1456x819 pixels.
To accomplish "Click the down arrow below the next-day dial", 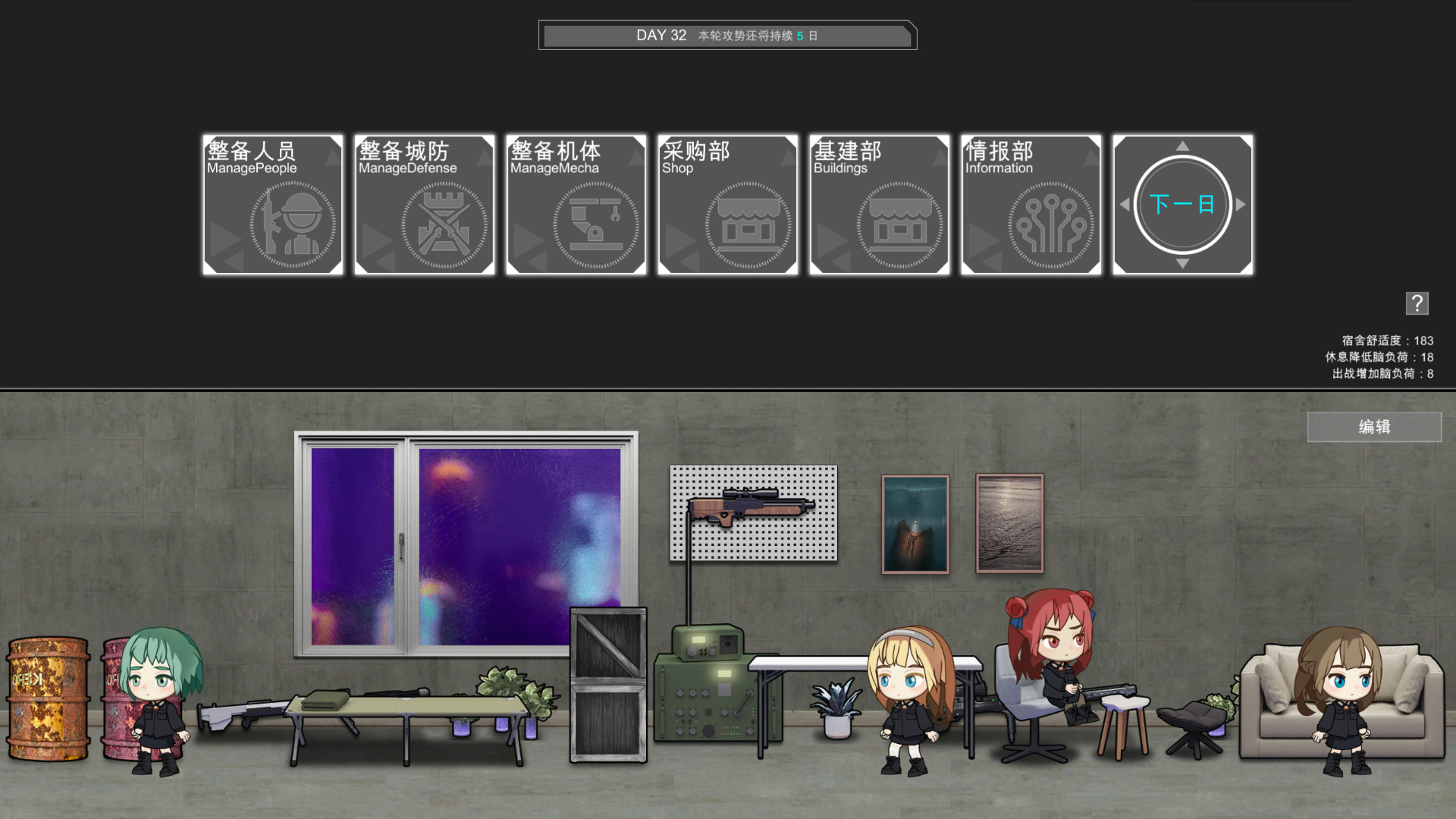I will pos(1181,265).
